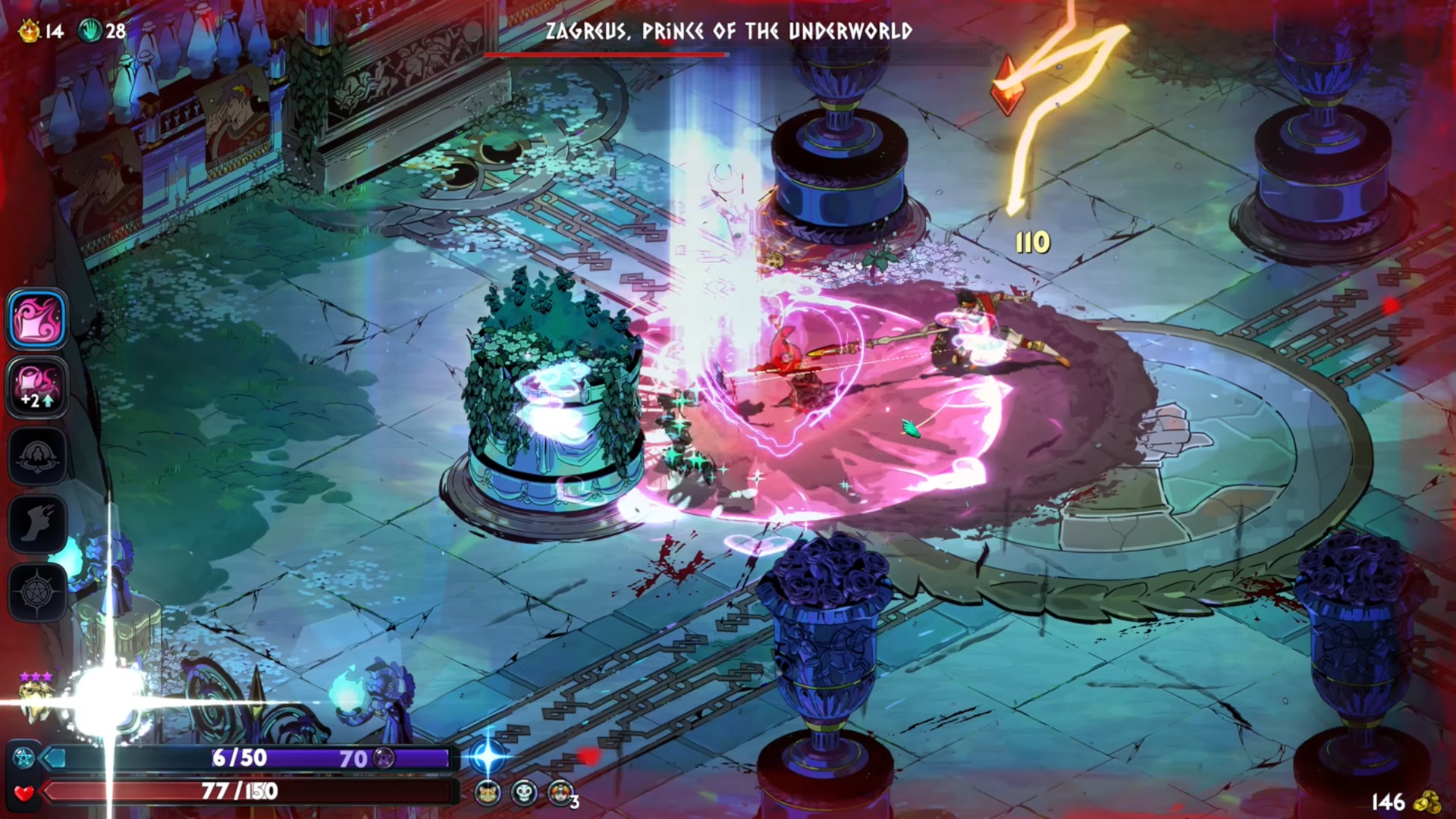This screenshot has width=1456, height=819.
Task: Open the empty cast ability slot
Action: tap(37, 455)
